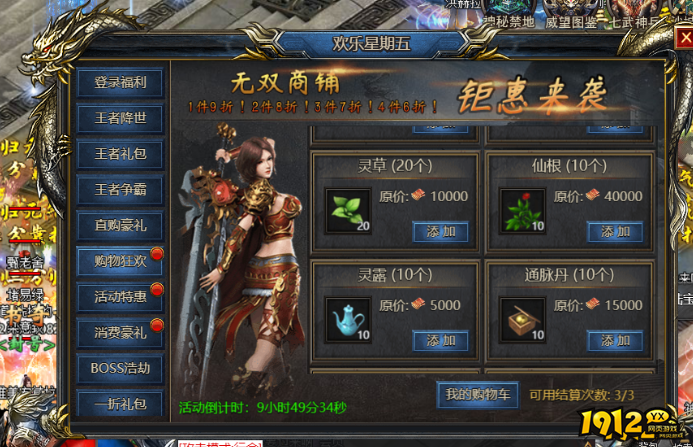Add 仙根 (10个) to the cart

point(615,231)
